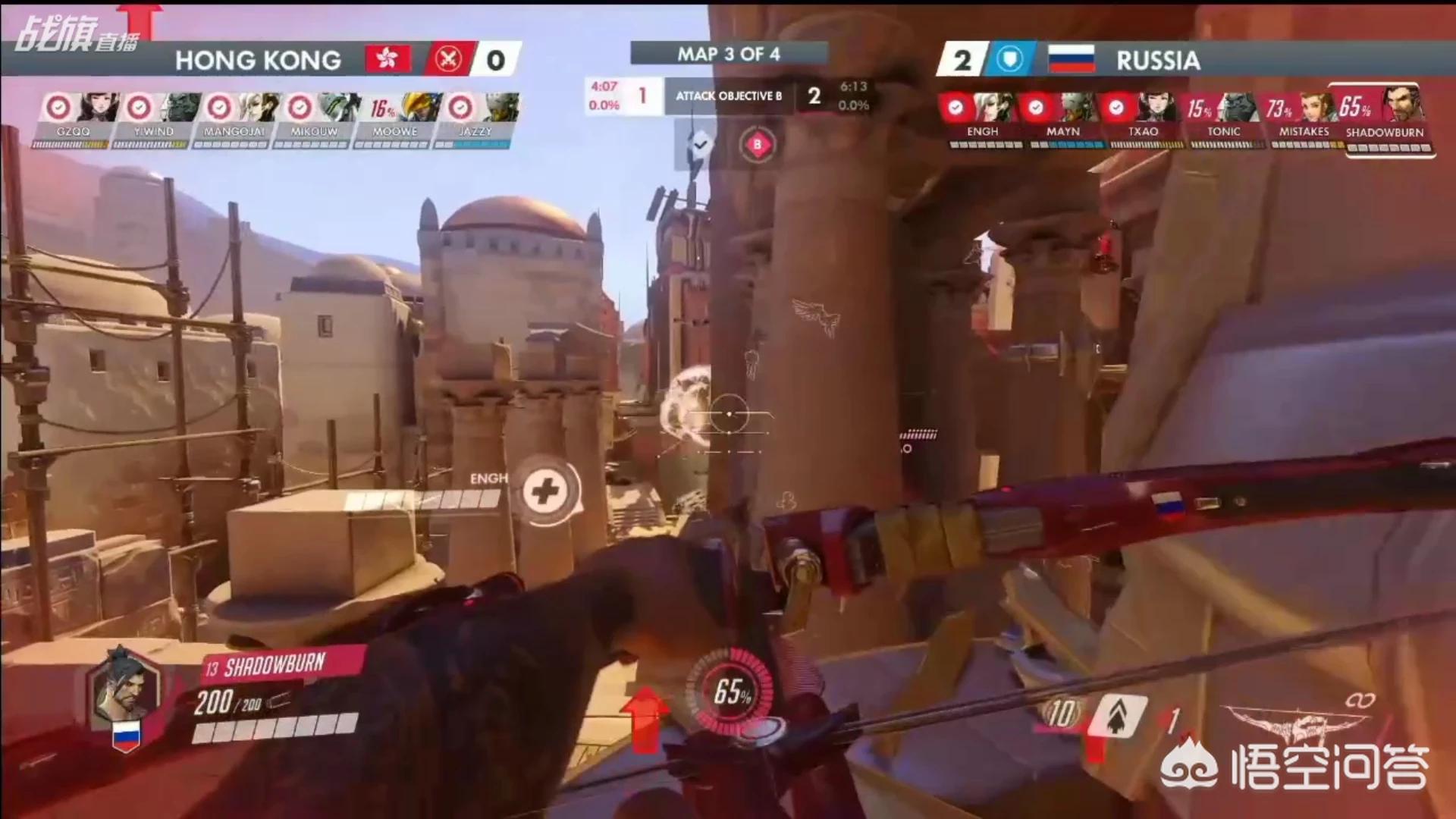Image resolution: width=1456 pixels, height=819 pixels.
Task: Click the captured objective A checkmark
Action: 699,144
